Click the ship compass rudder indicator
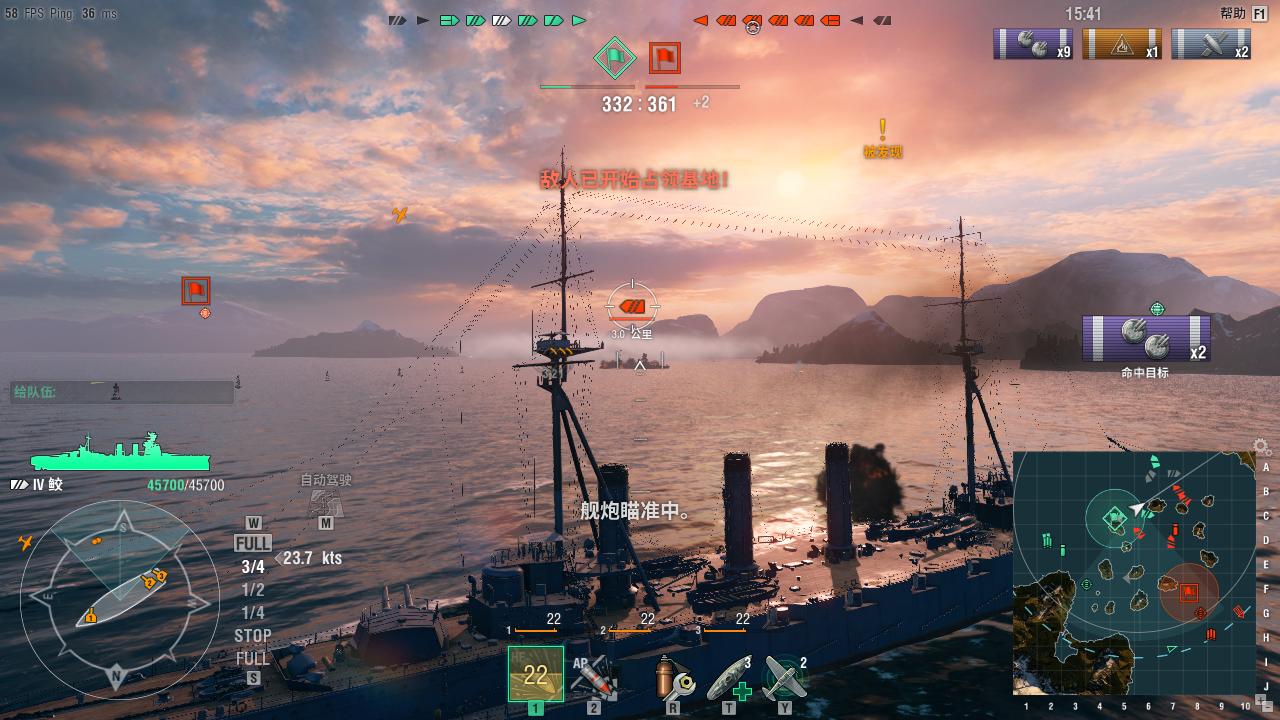The width and height of the screenshot is (1280, 720). click(x=119, y=598)
